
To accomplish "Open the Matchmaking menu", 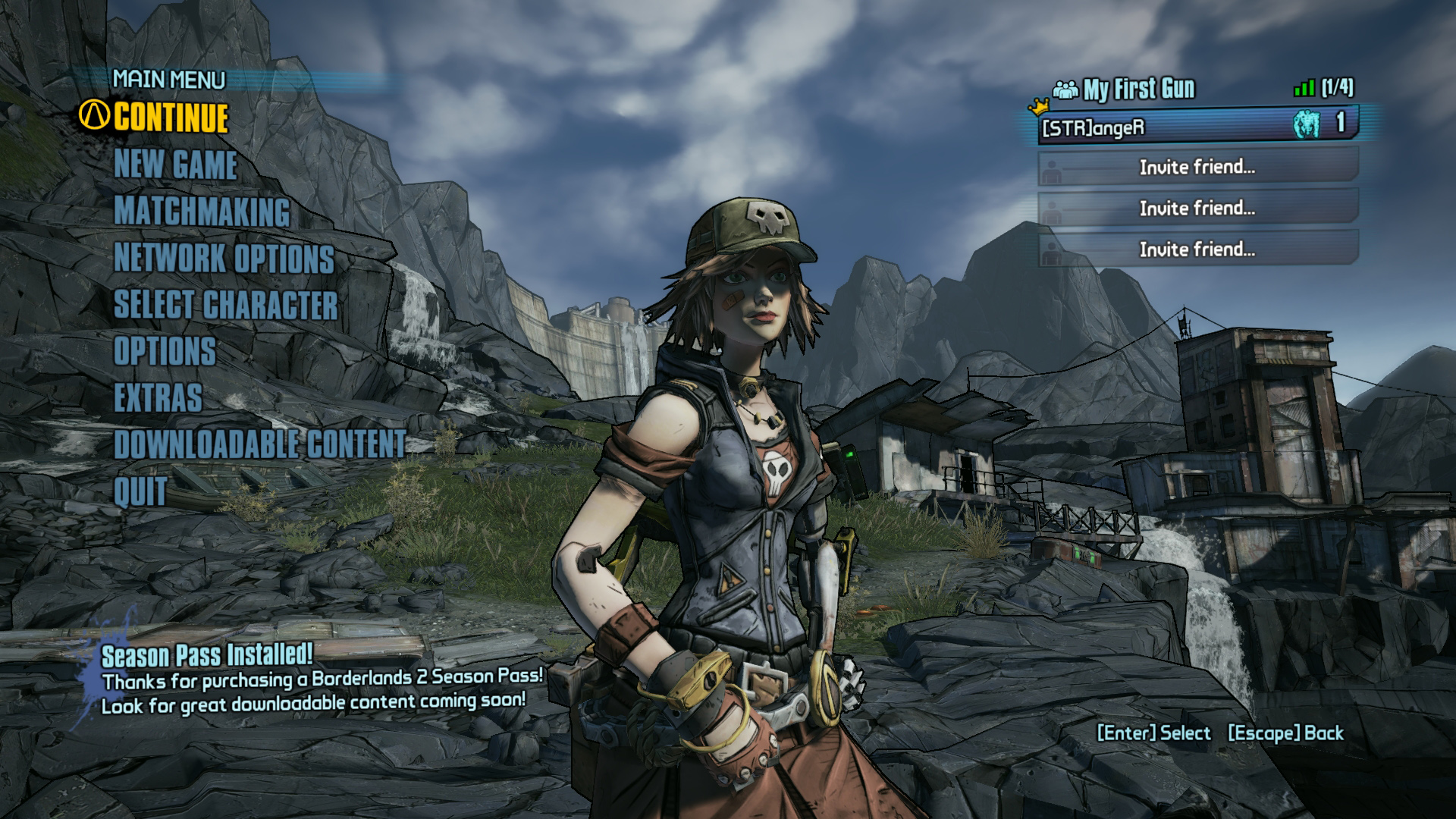I will (202, 212).
